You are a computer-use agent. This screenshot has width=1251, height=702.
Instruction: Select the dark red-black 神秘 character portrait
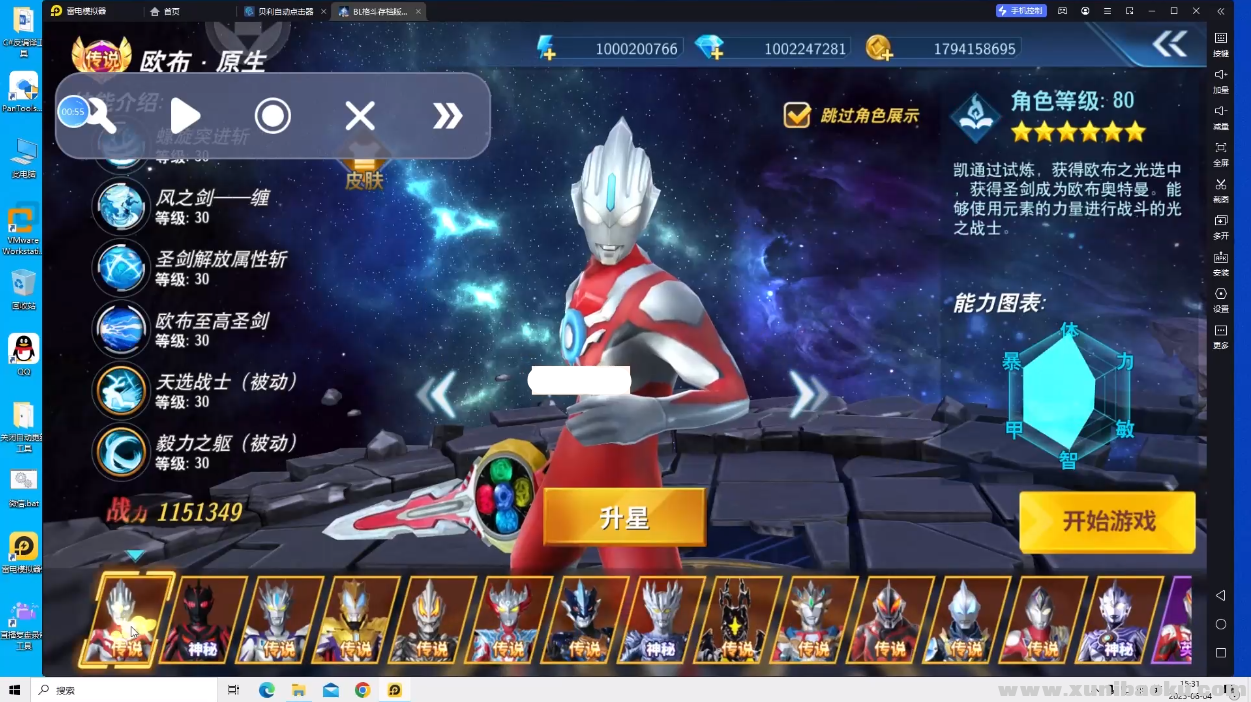tap(203, 619)
